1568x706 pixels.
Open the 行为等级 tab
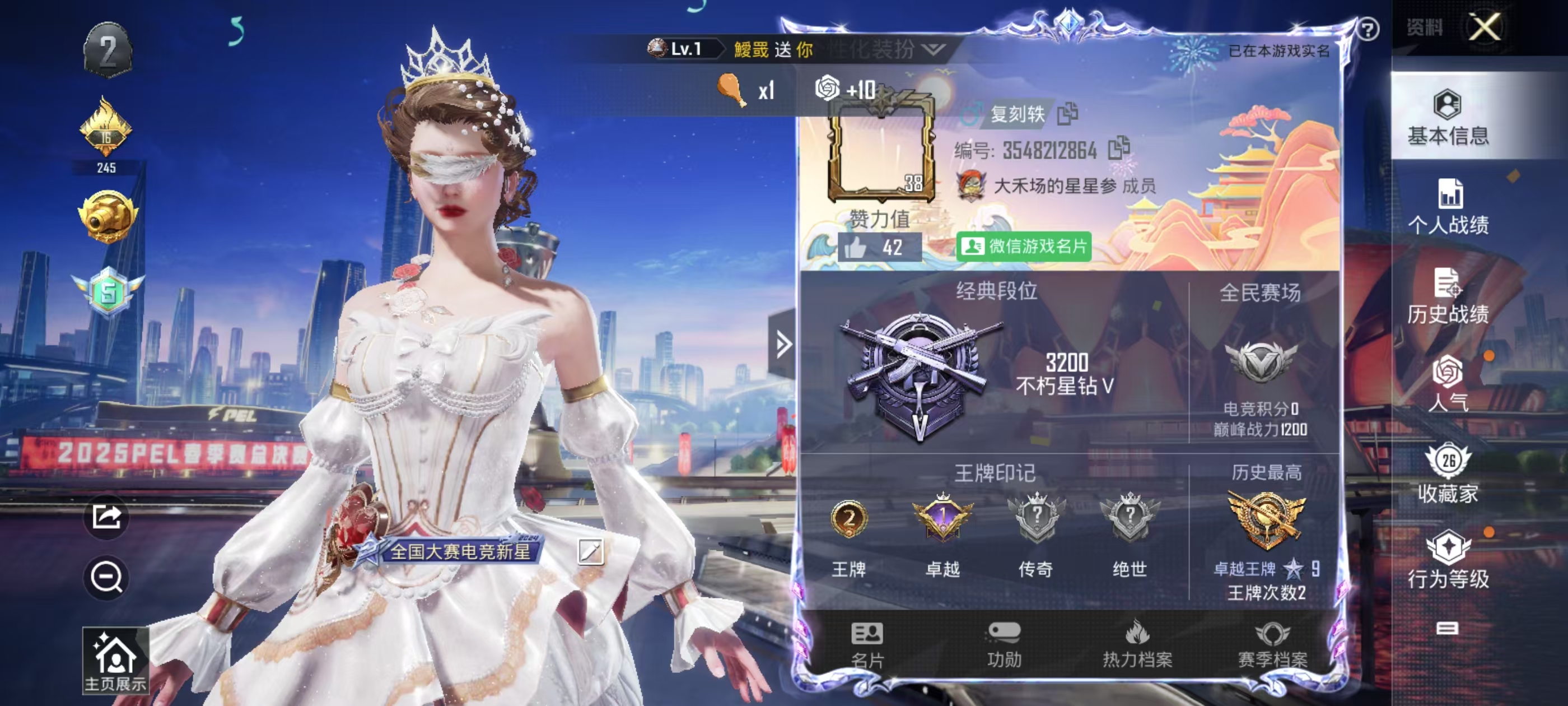pyautogui.click(x=1448, y=560)
